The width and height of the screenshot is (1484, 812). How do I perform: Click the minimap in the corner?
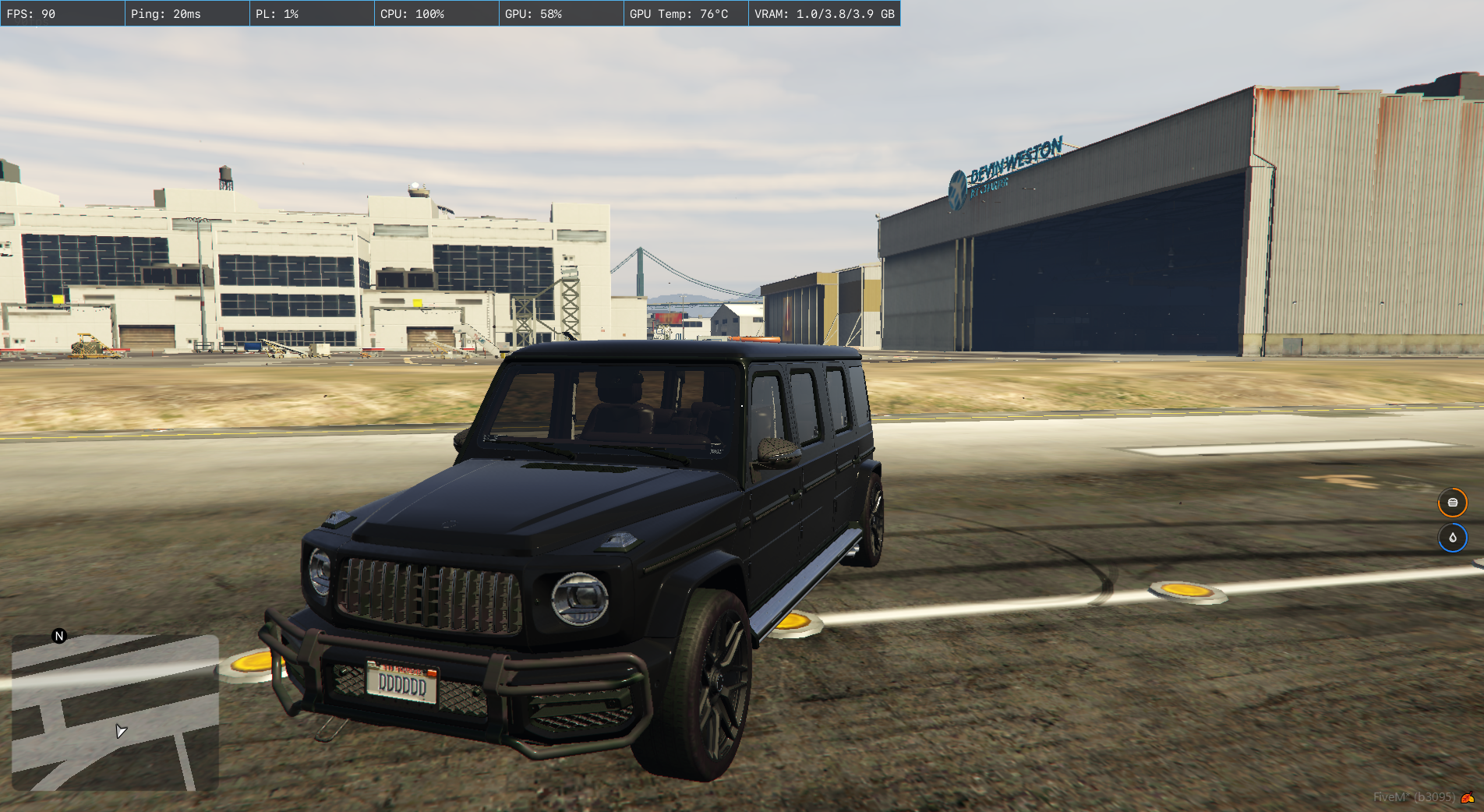click(115, 713)
